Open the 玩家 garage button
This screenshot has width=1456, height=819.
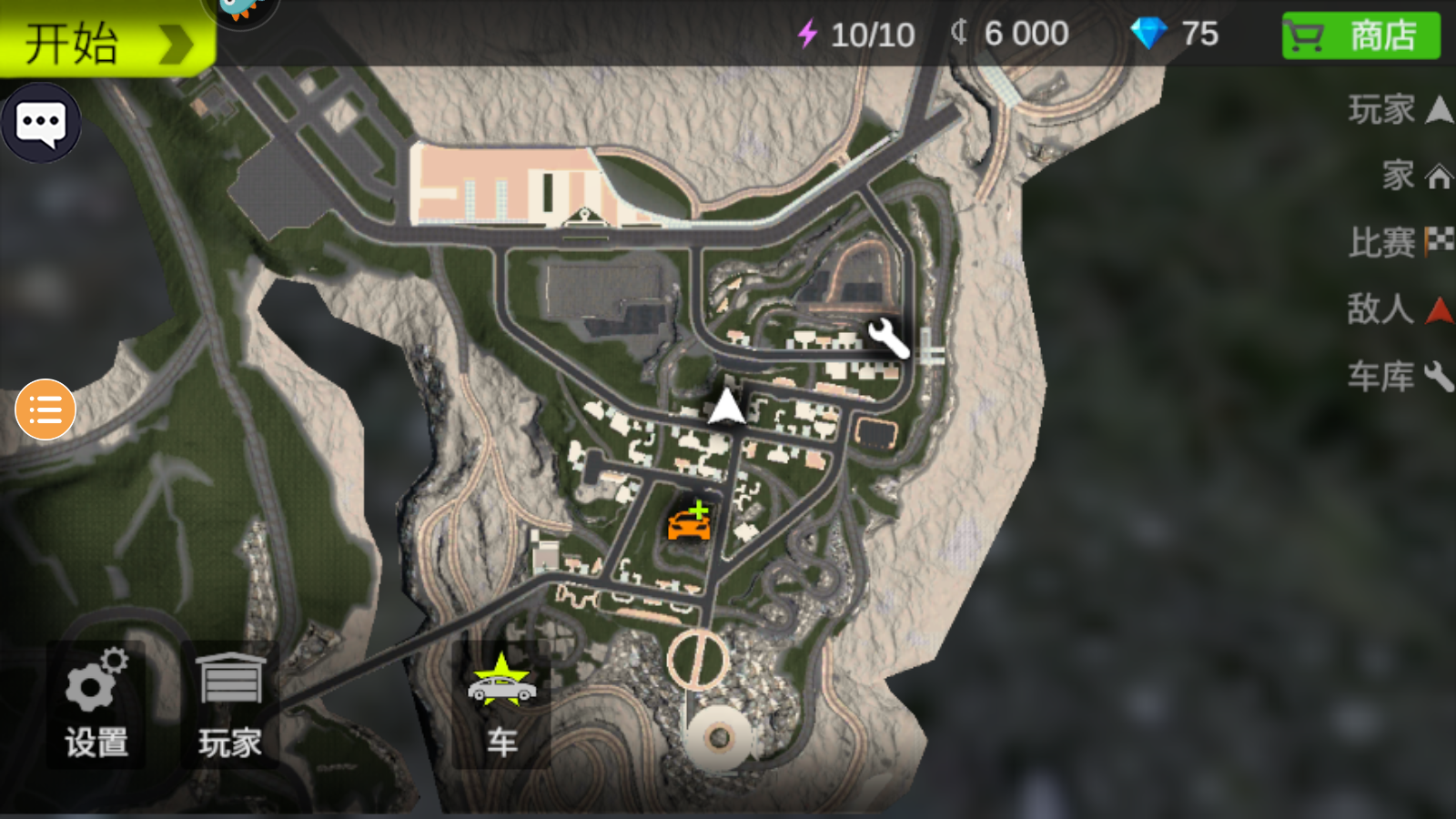click(x=229, y=705)
